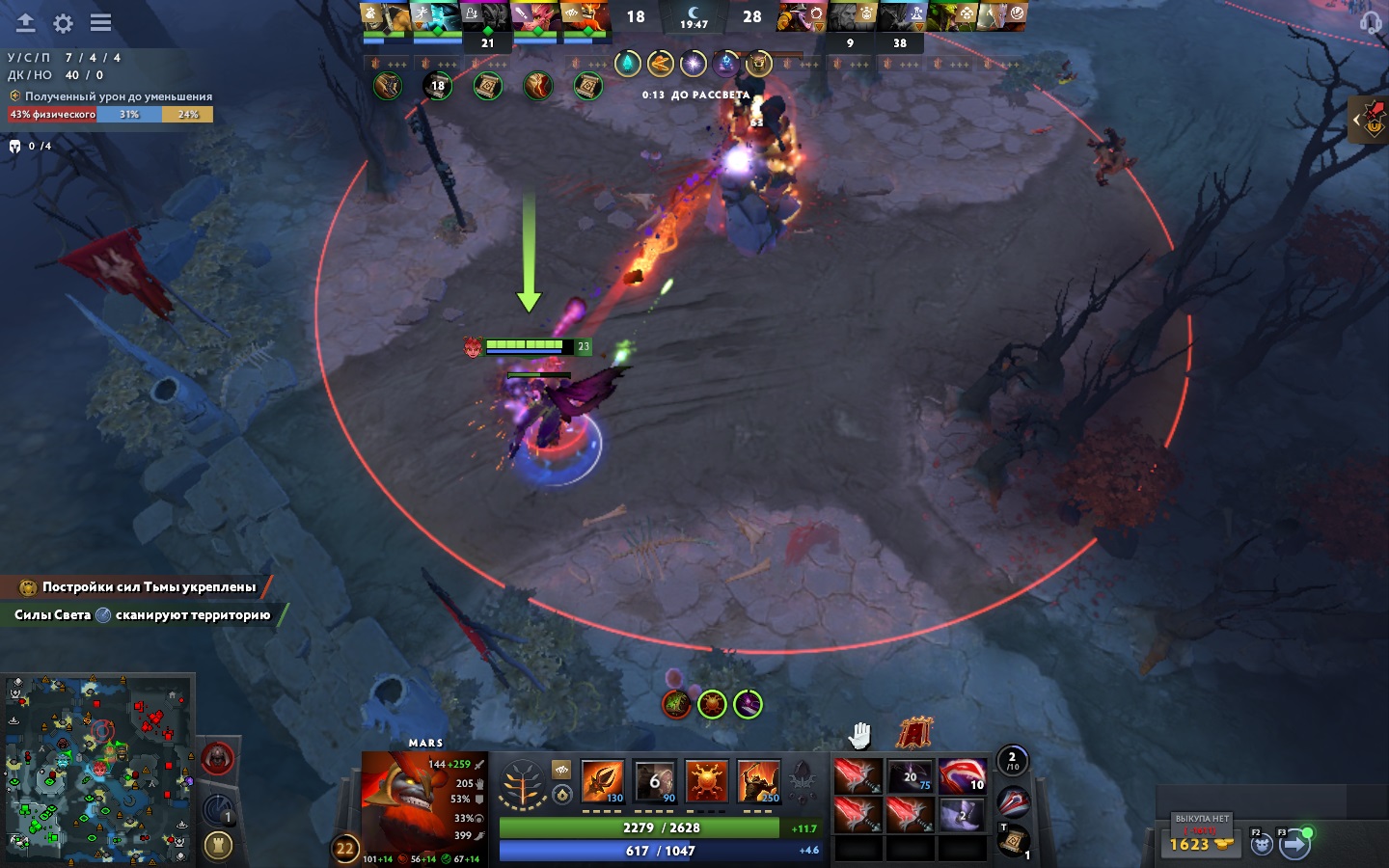
Task: Use the Scan radar button
Action: point(219,808)
